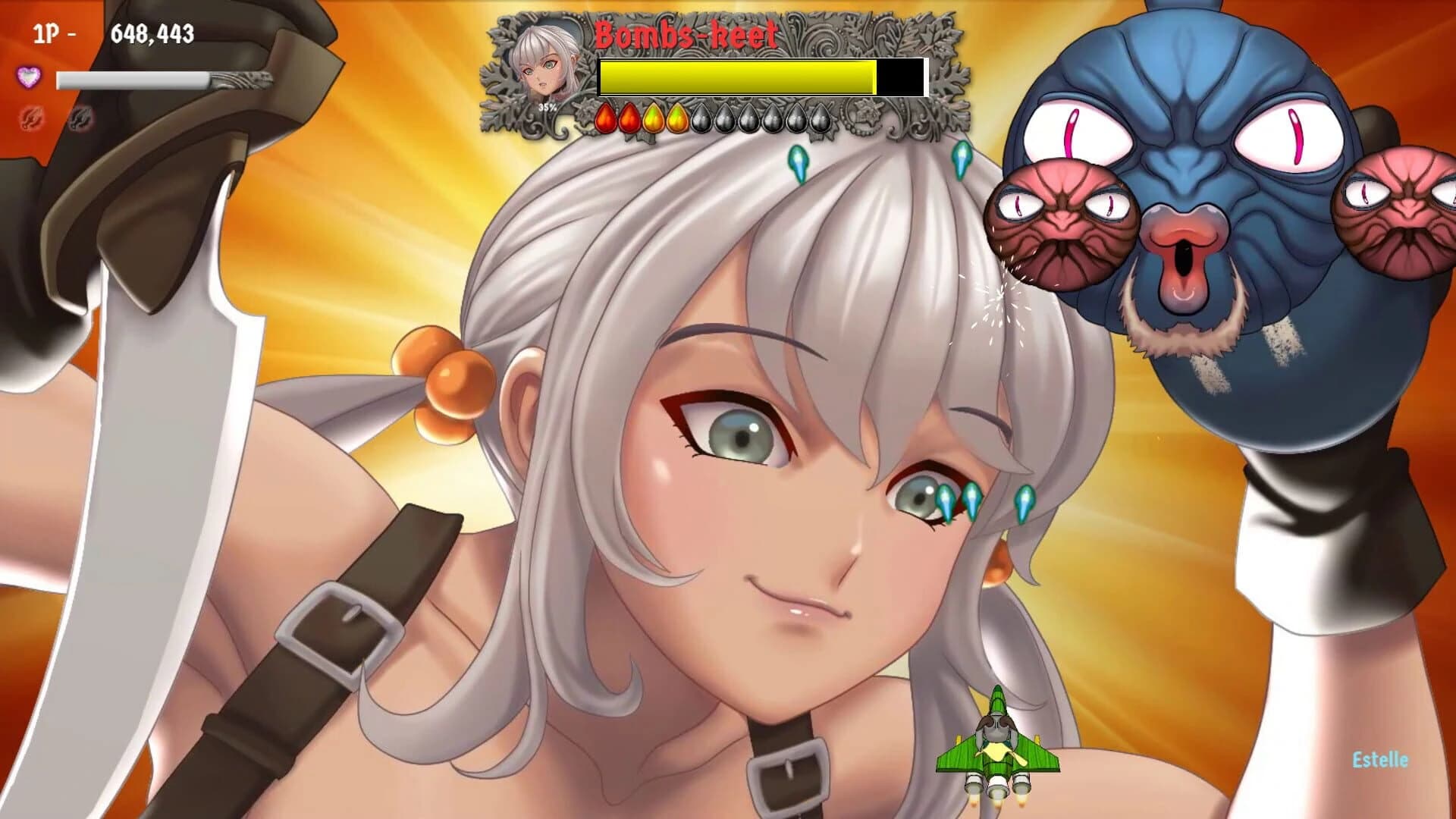
Task: Click the yellow boss health bar
Action: point(736,76)
